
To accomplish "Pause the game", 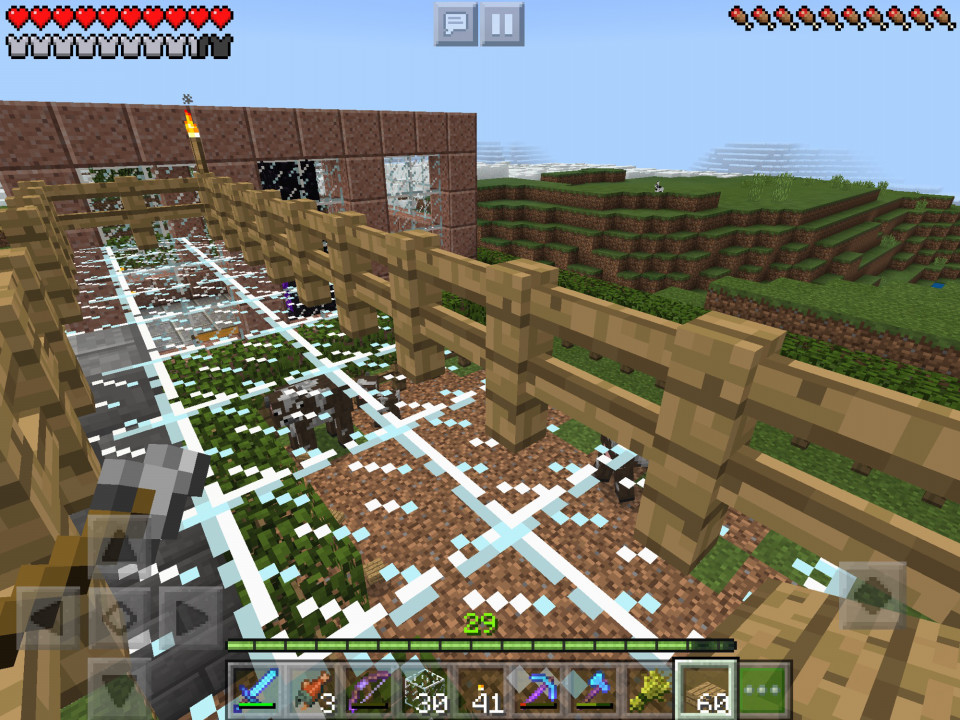I will click(502, 24).
